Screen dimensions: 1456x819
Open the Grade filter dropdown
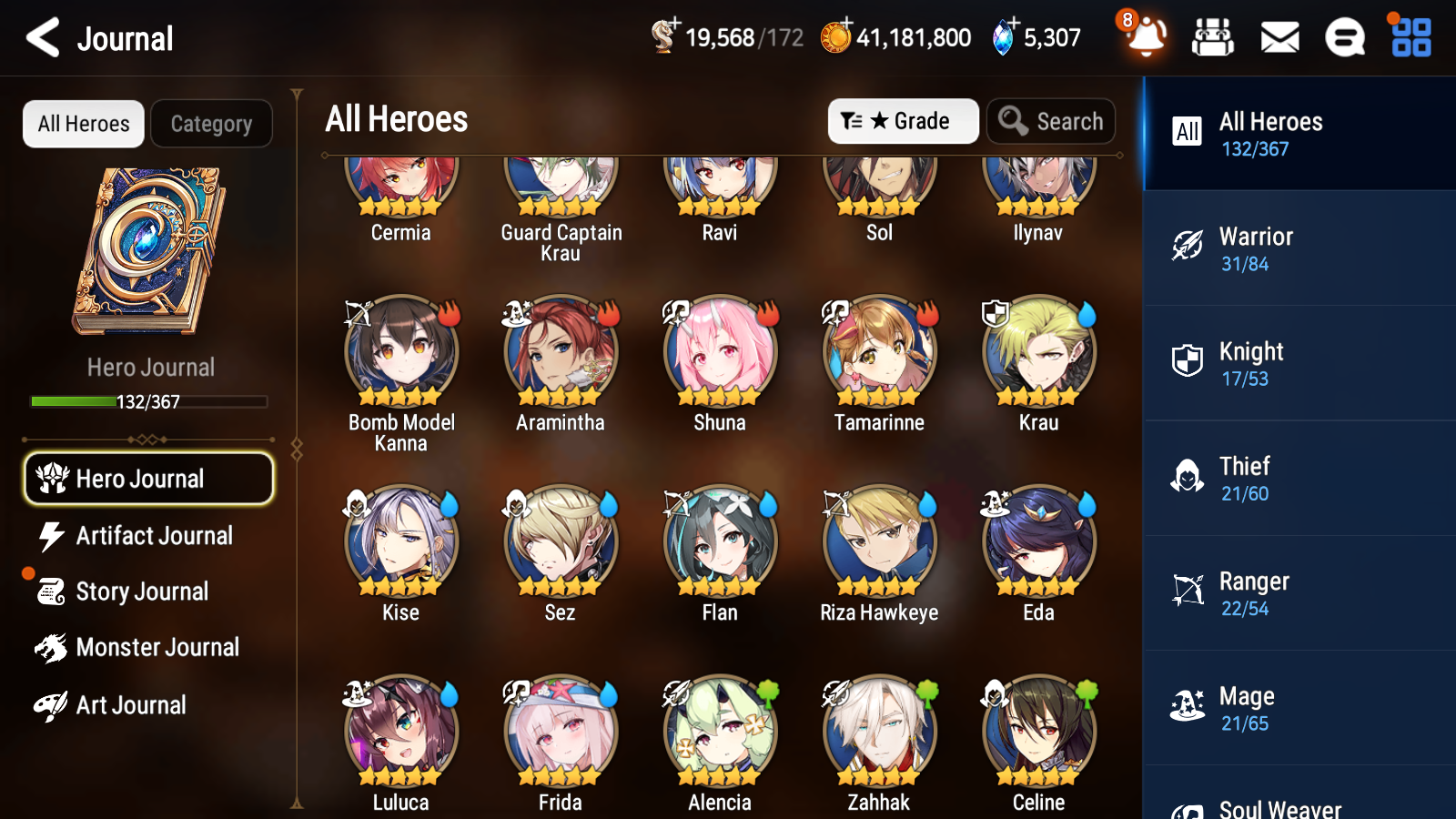(x=903, y=120)
